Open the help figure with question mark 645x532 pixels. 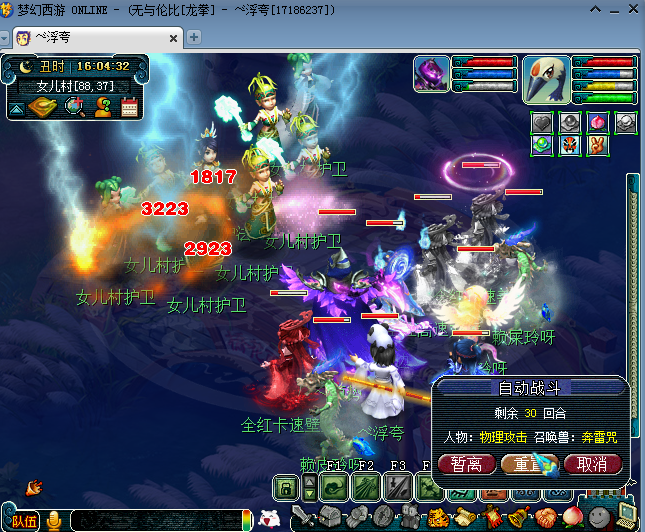pyautogui.click(x=101, y=108)
